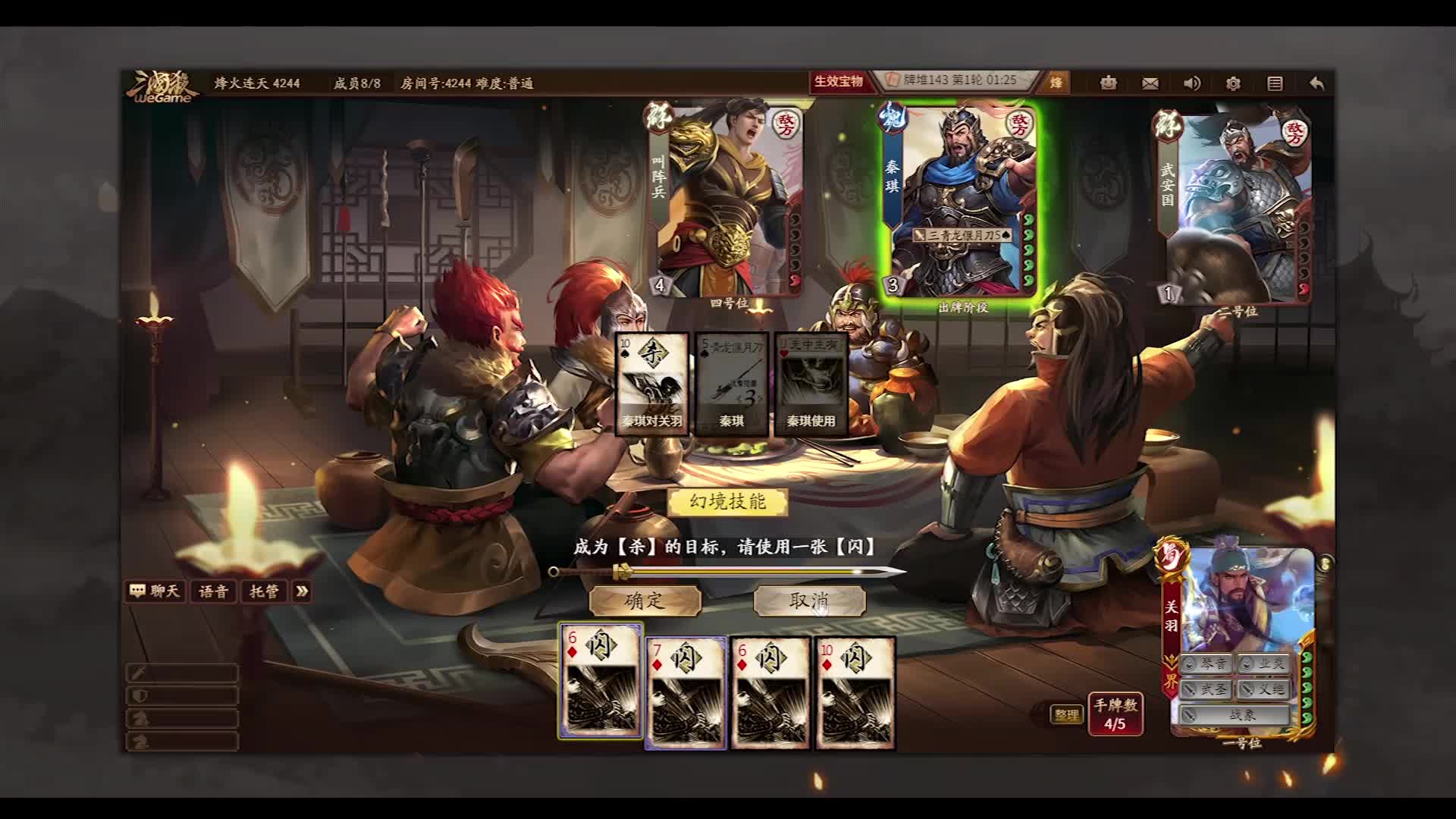The width and height of the screenshot is (1456, 819).
Task: Activate Guan Yu's 武圣 skill icon
Action: [1204, 689]
